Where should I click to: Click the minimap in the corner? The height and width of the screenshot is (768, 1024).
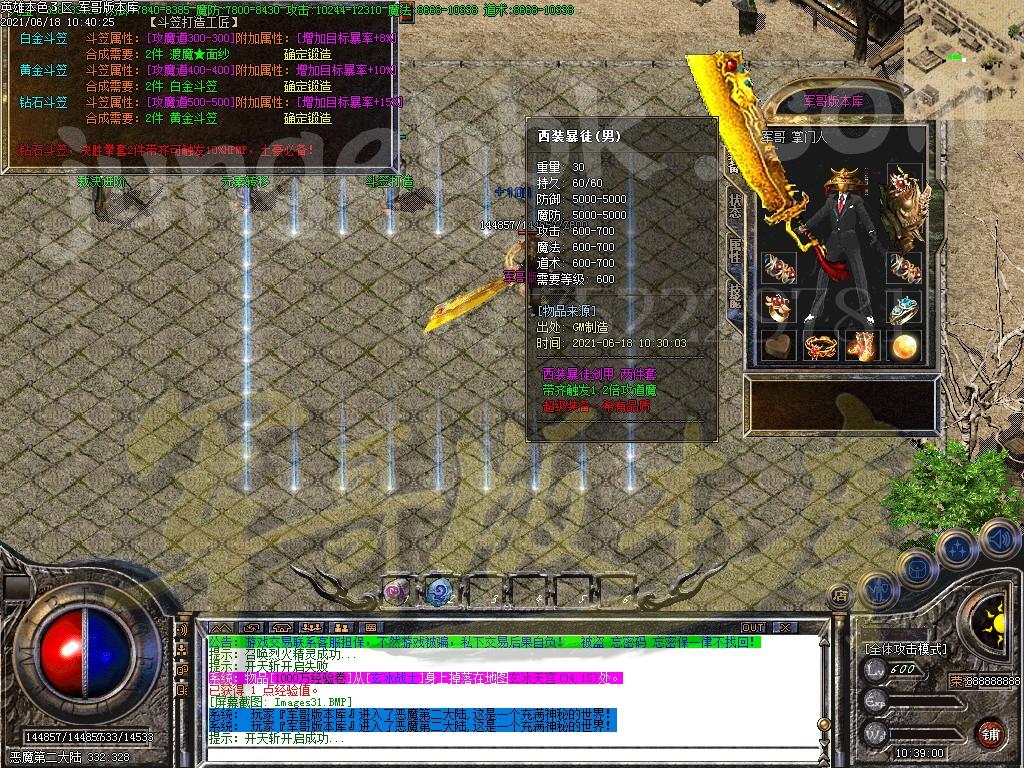coord(964,45)
